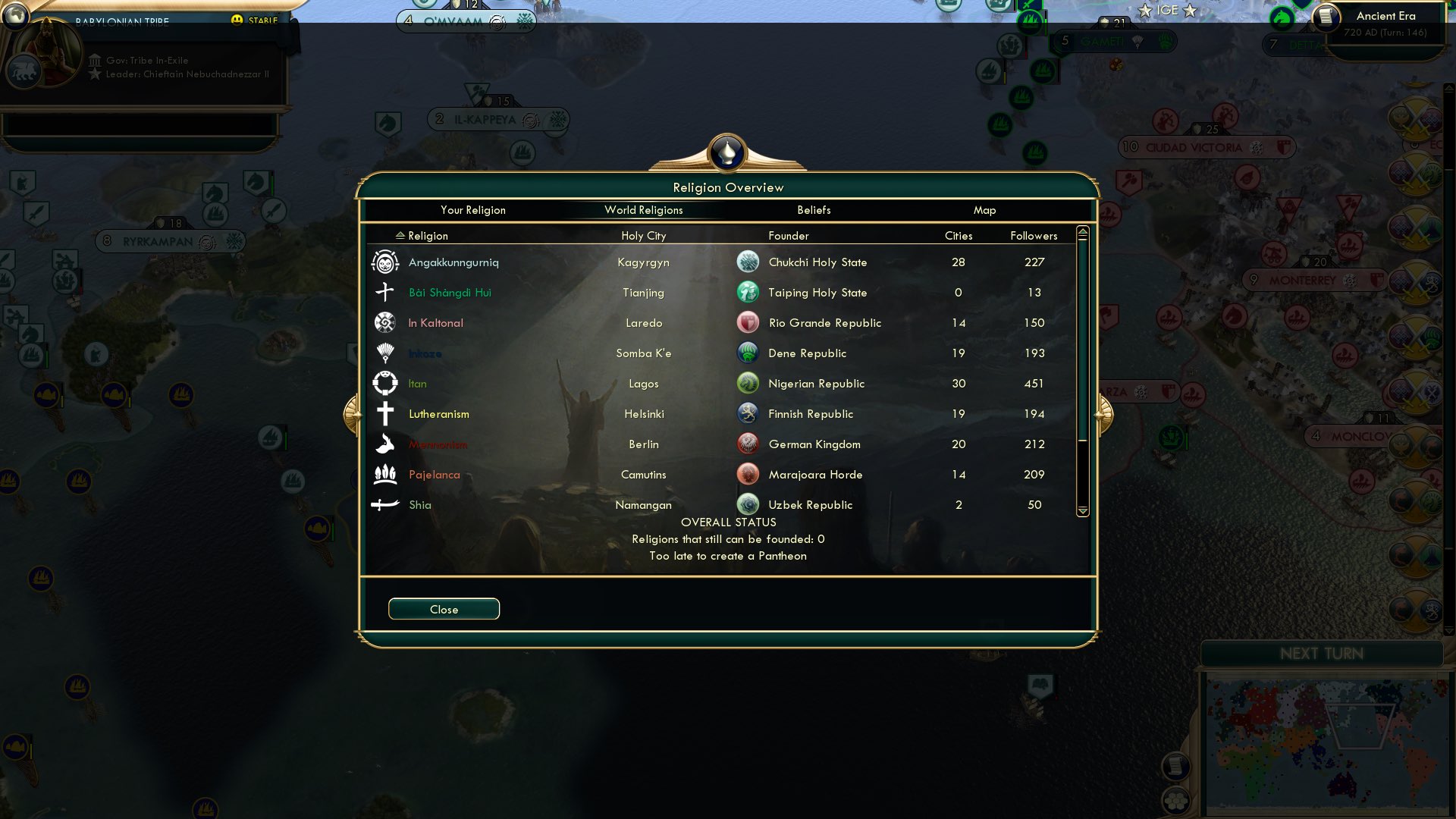Select the World Religions tab
Screen dimensions: 1456x819
pos(642,210)
